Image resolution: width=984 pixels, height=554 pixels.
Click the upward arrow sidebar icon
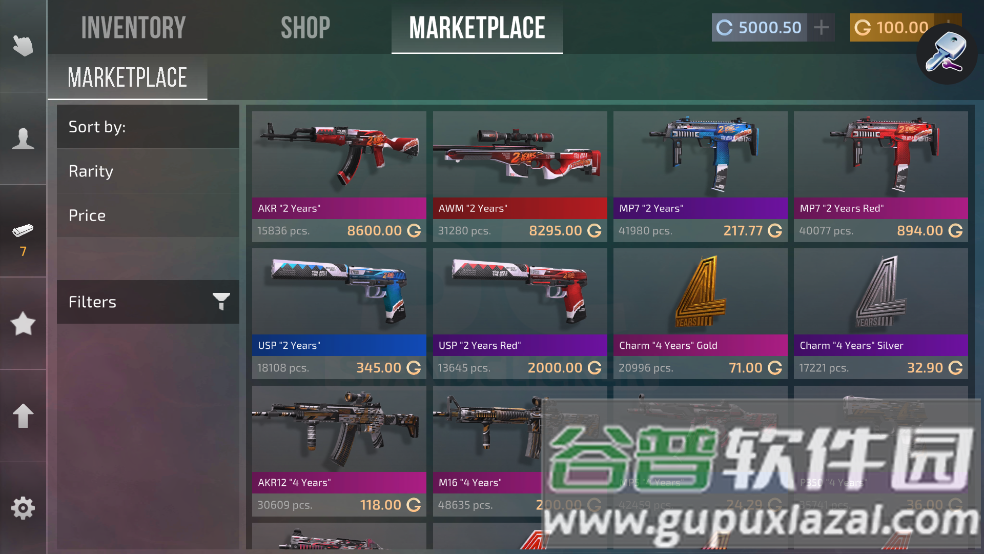pos(23,416)
